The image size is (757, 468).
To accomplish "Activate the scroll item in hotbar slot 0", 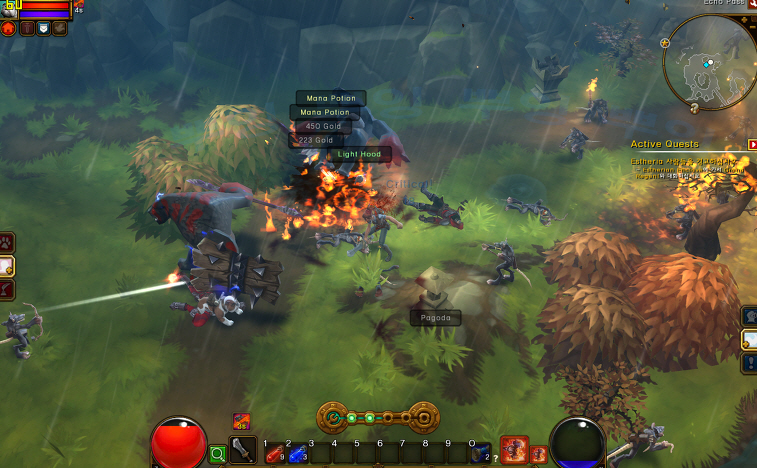I will (481, 453).
